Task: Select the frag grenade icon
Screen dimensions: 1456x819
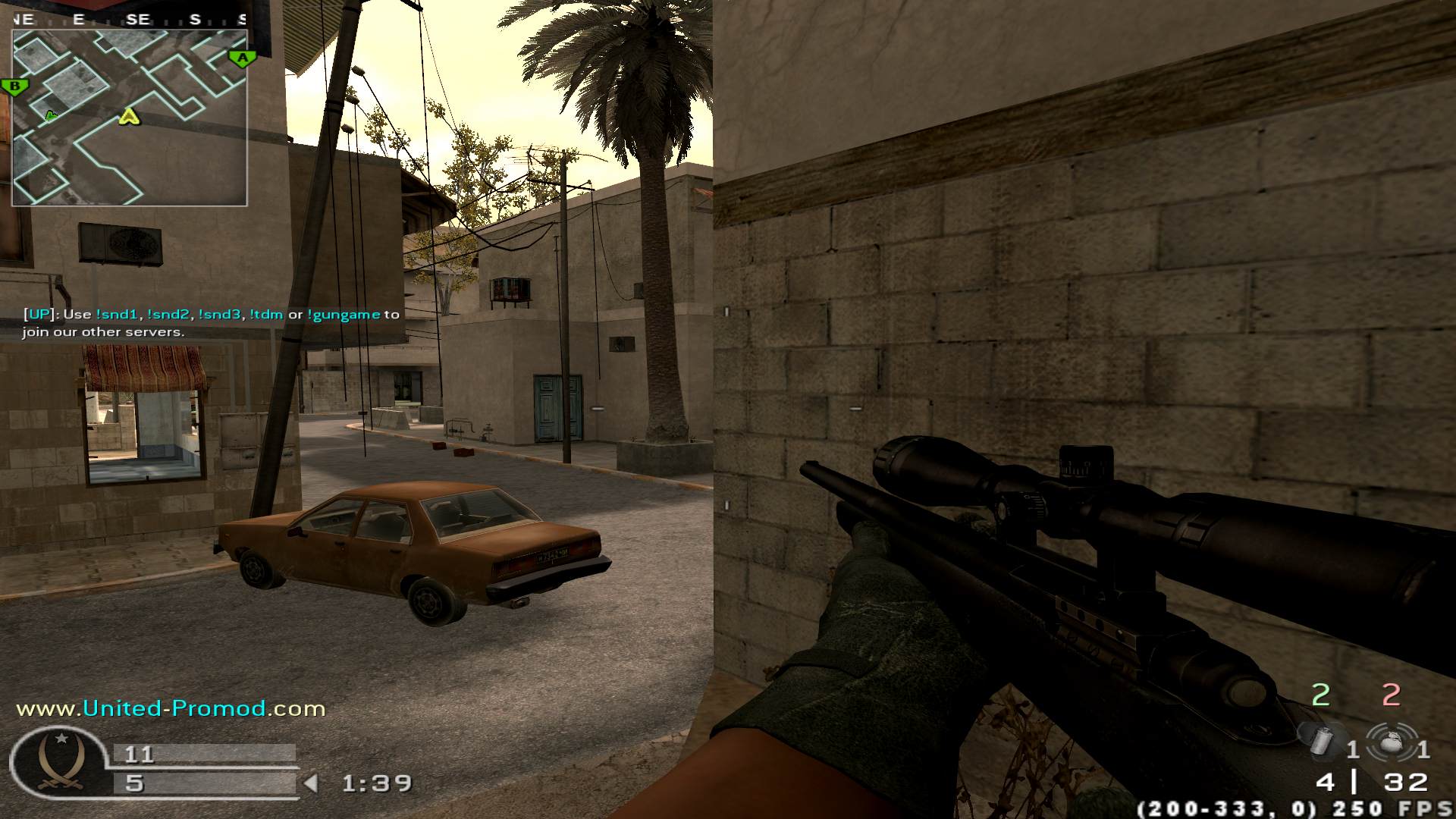Action: [x=1390, y=742]
